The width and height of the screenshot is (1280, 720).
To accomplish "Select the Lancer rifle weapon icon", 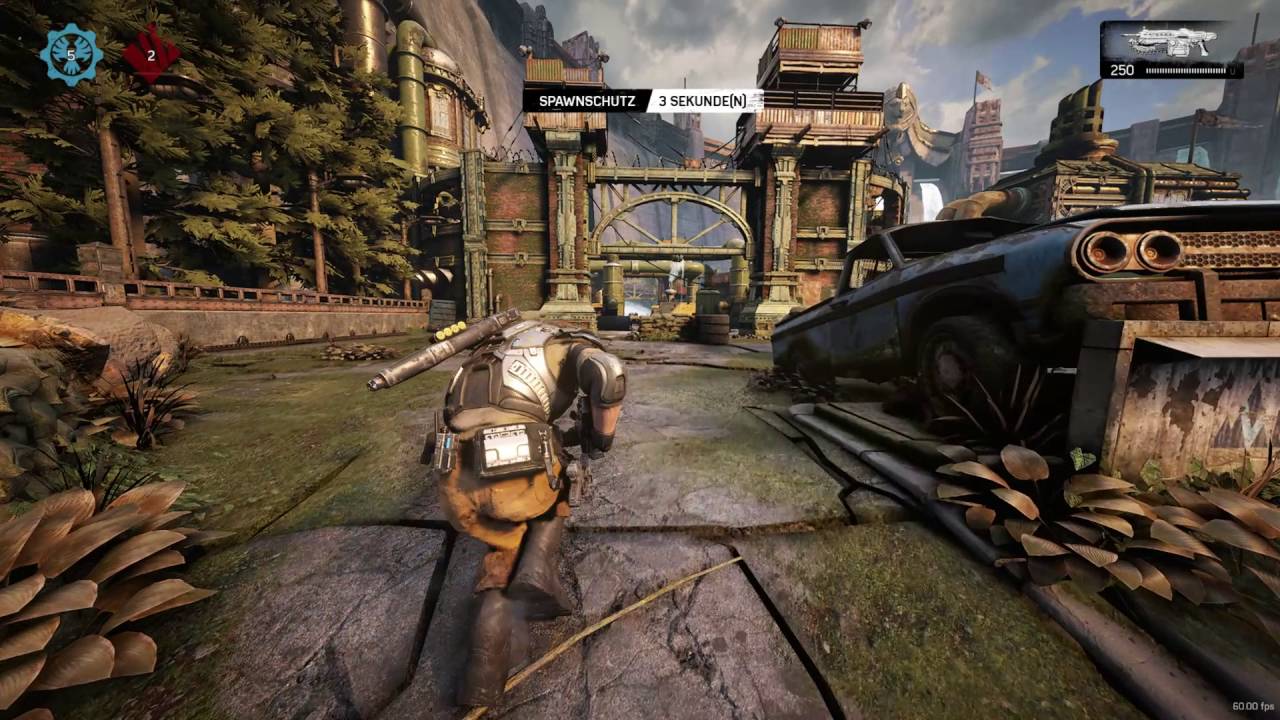I will 1169,43.
